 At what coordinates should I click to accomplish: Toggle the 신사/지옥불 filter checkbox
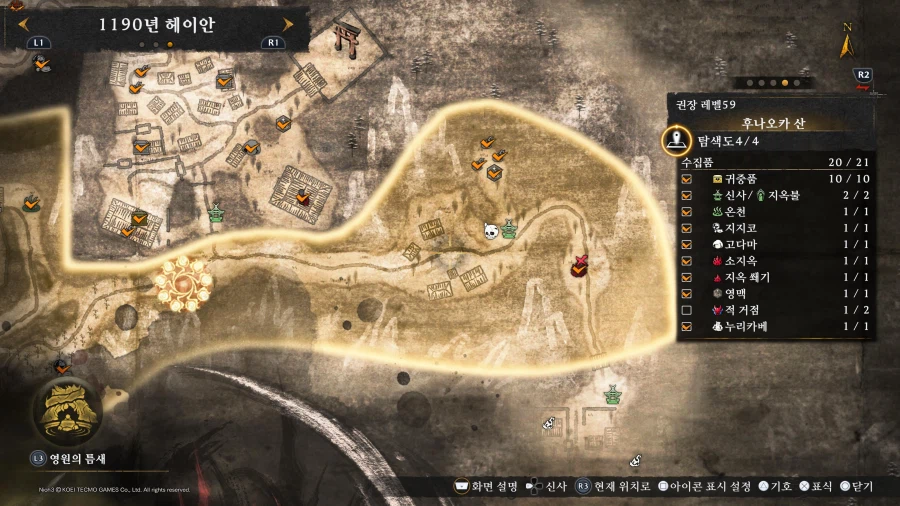coord(686,194)
